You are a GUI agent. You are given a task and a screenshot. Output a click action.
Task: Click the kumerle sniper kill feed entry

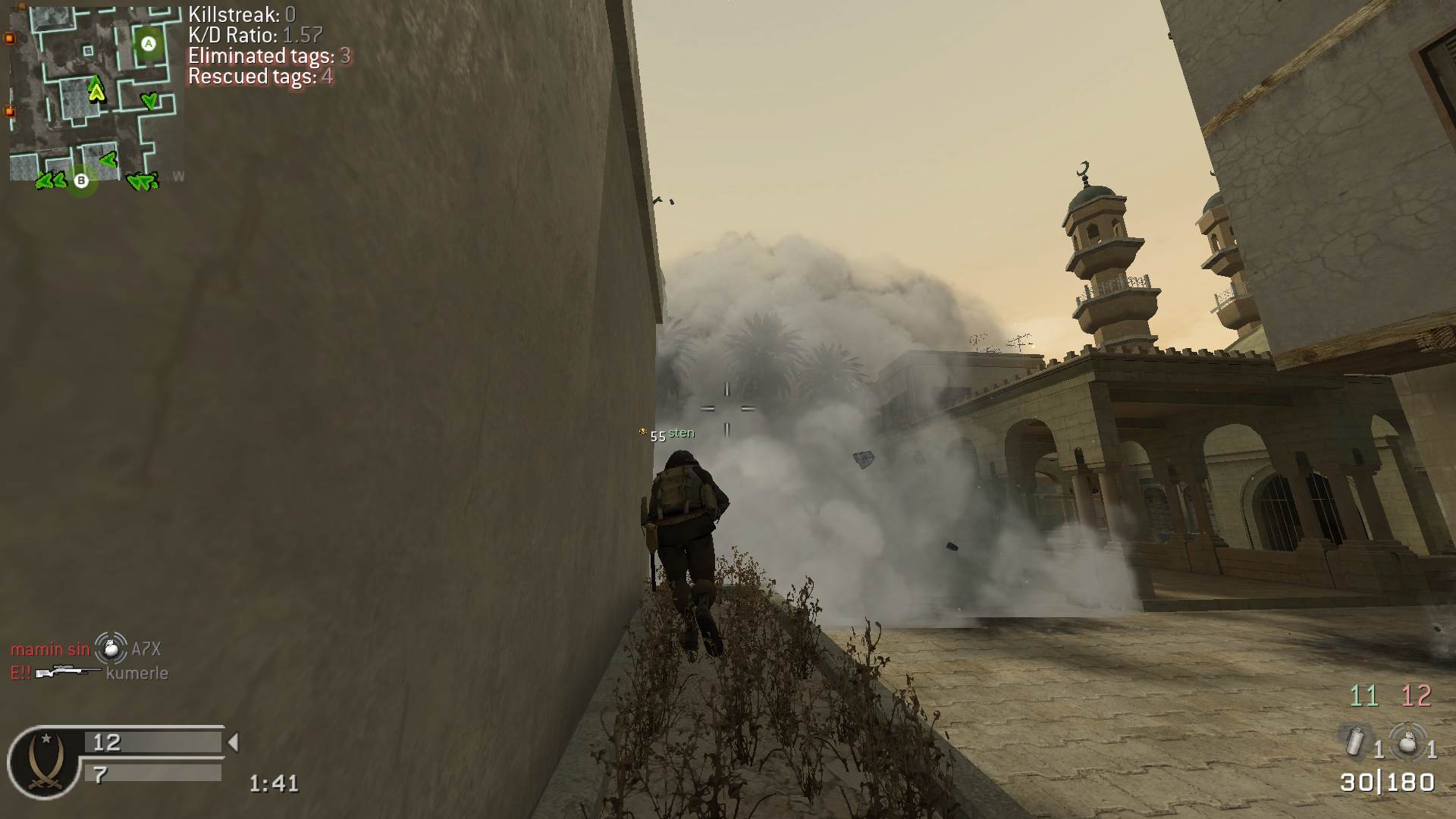[89, 673]
